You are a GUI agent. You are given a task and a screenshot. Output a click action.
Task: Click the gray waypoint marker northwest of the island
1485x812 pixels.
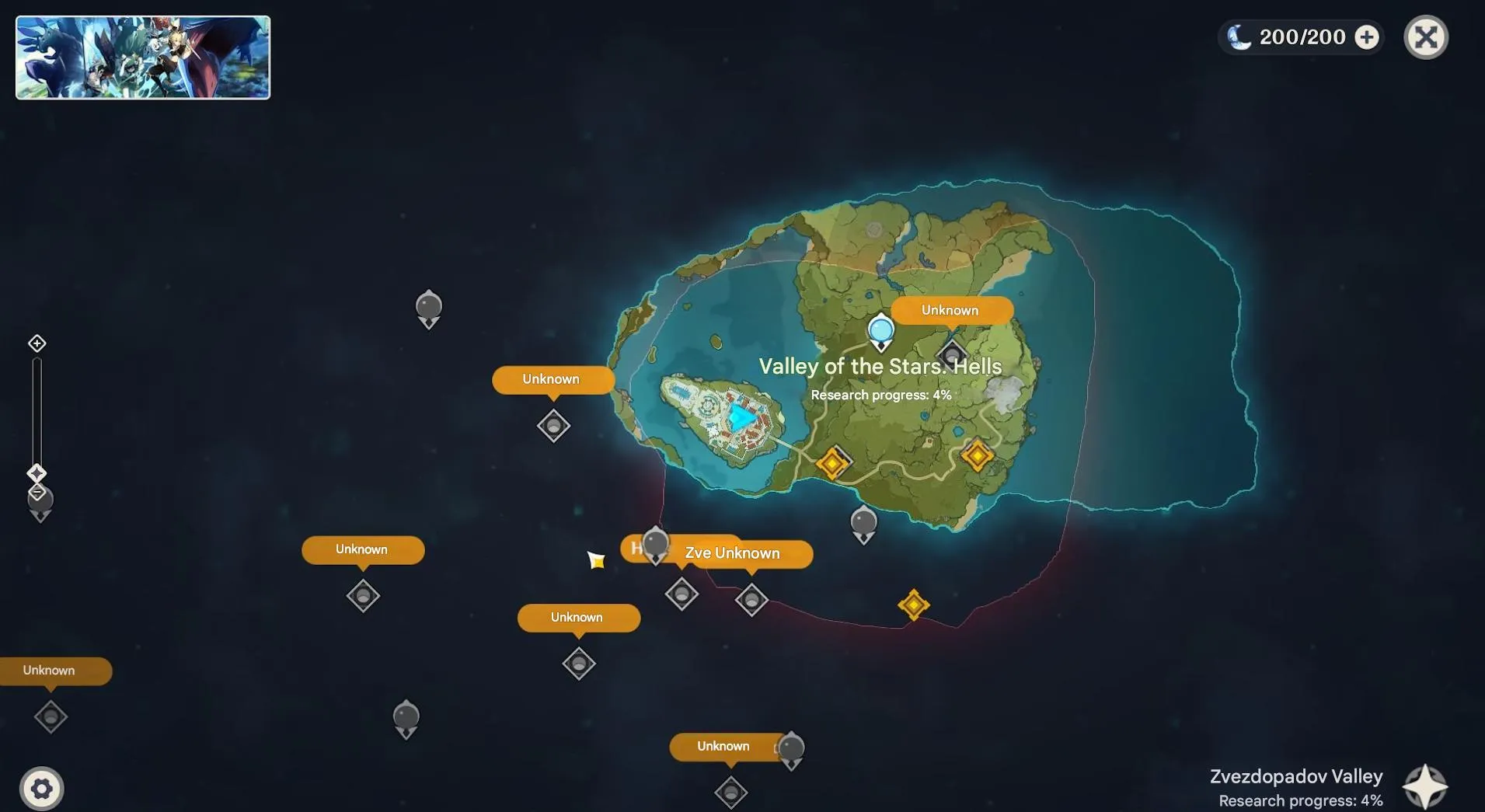pyautogui.click(x=428, y=308)
